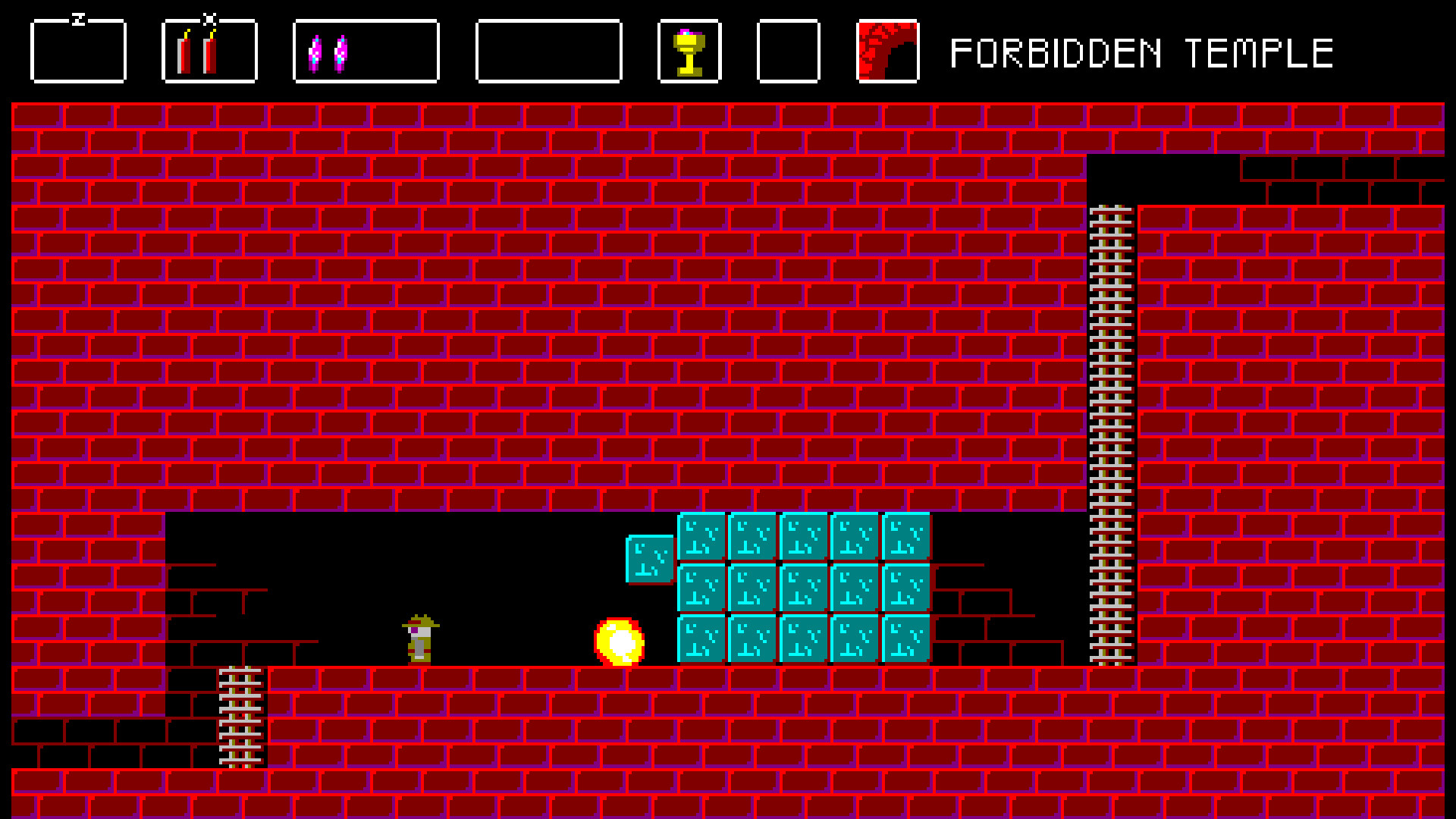Click the red cave arch map icon
This screenshot has width=1456, height=819.
(886, 52)
